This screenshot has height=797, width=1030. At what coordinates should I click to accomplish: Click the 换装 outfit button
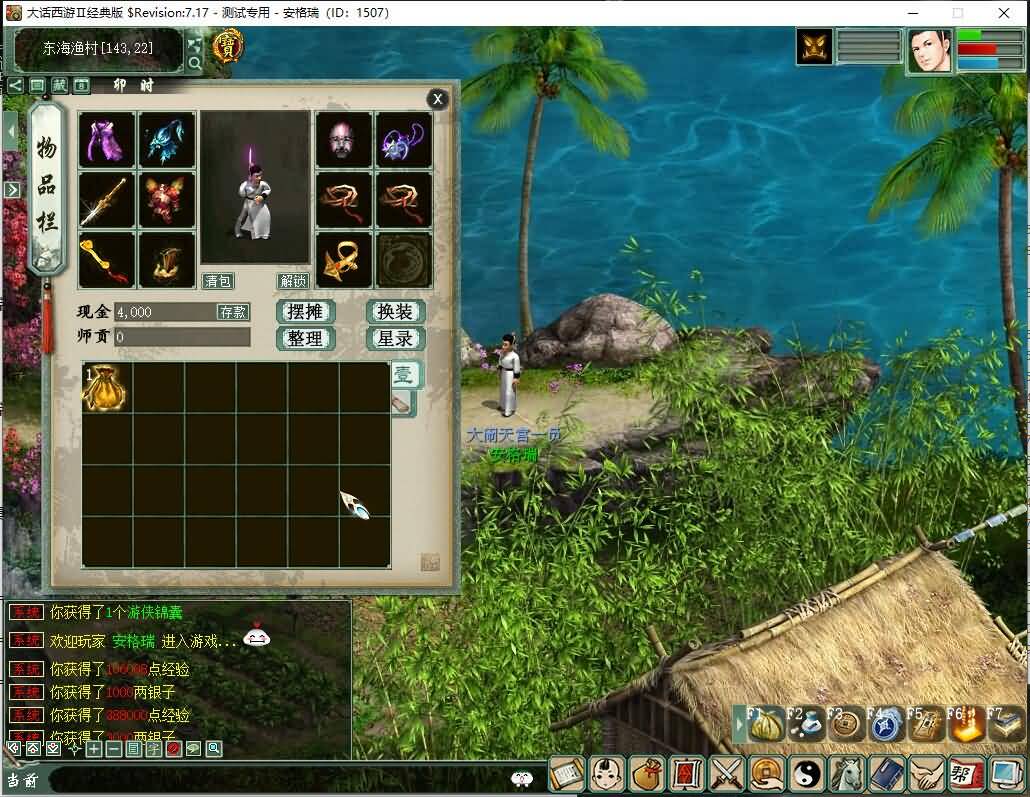click(x=395, y=311)
